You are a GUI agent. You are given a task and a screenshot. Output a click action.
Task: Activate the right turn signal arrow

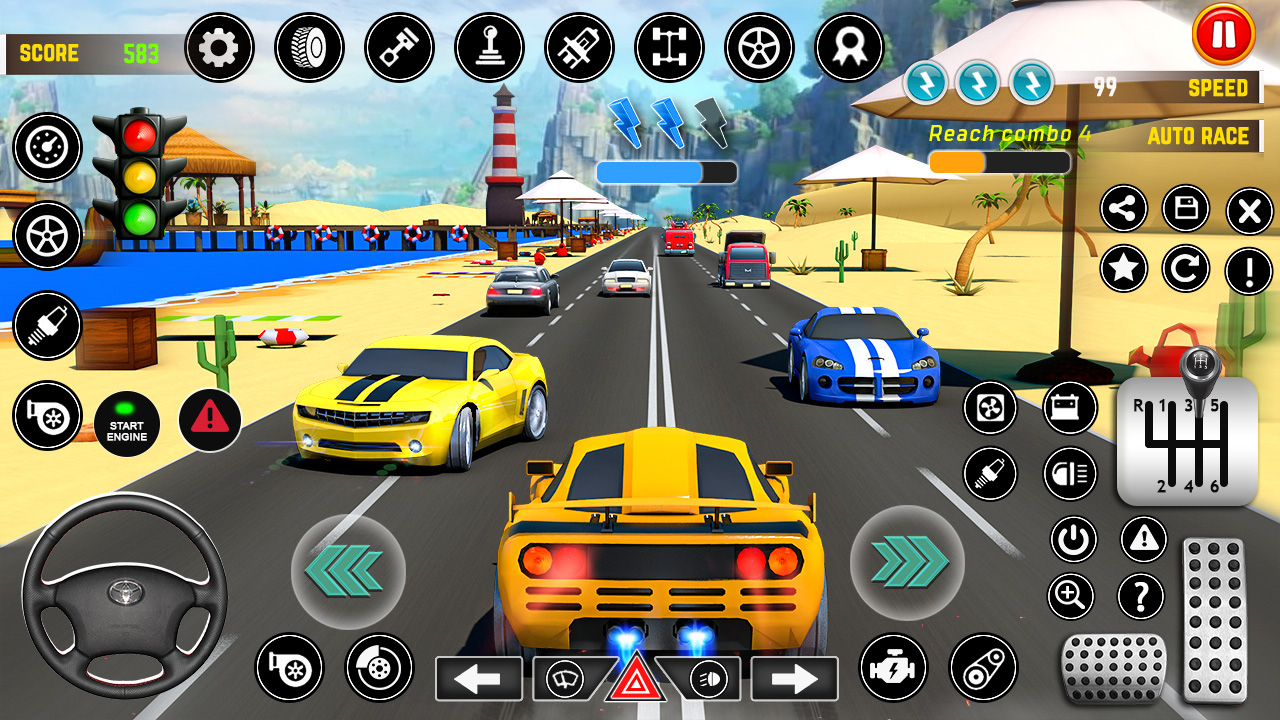tap(795, 679)
